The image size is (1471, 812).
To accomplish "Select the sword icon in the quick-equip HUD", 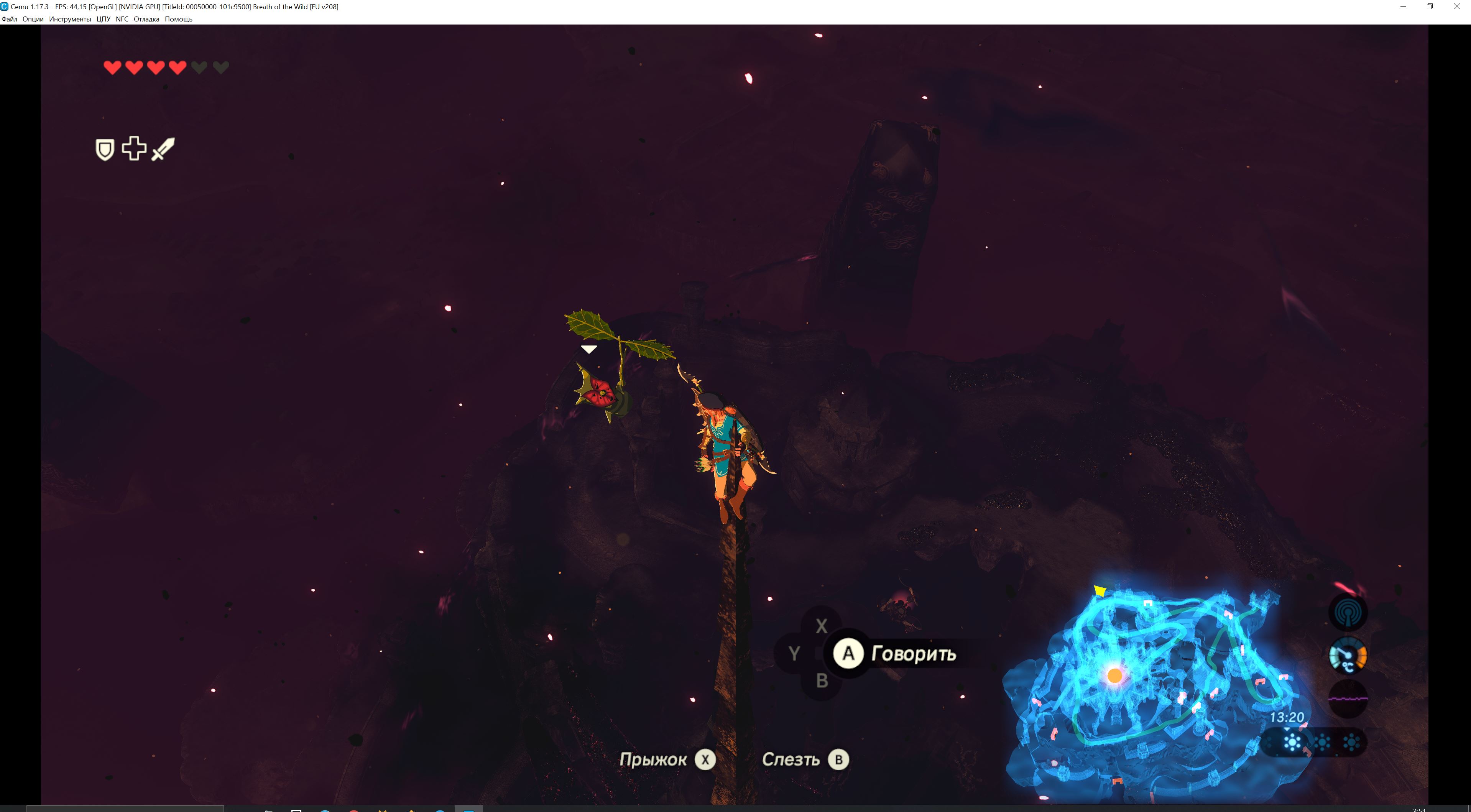I will click(x=163, y=149).
